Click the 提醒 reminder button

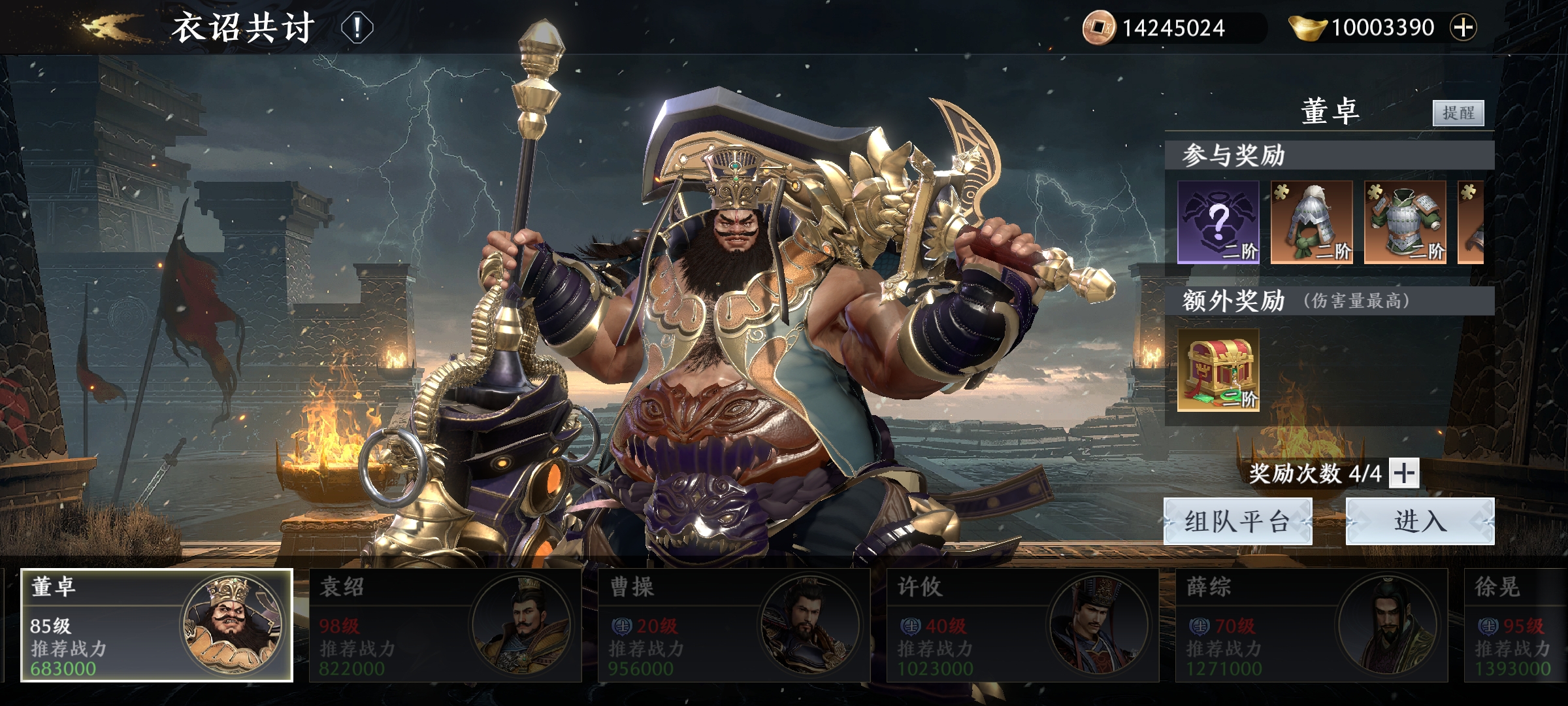1458,113
